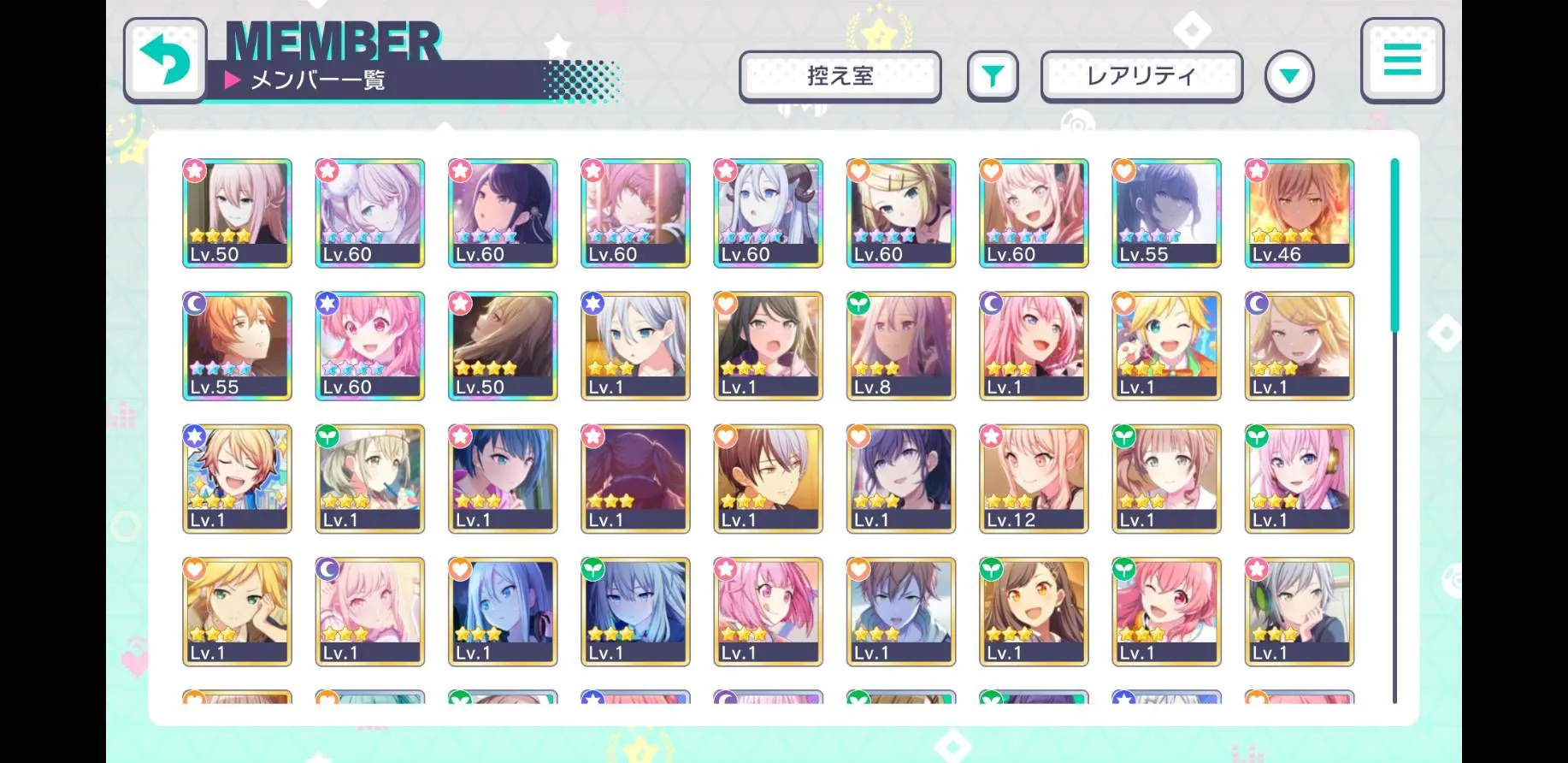Viewport: 1568px width, 763px height.
Task: Choose the Lv.8 purple-haired member card
Action: 900,346
